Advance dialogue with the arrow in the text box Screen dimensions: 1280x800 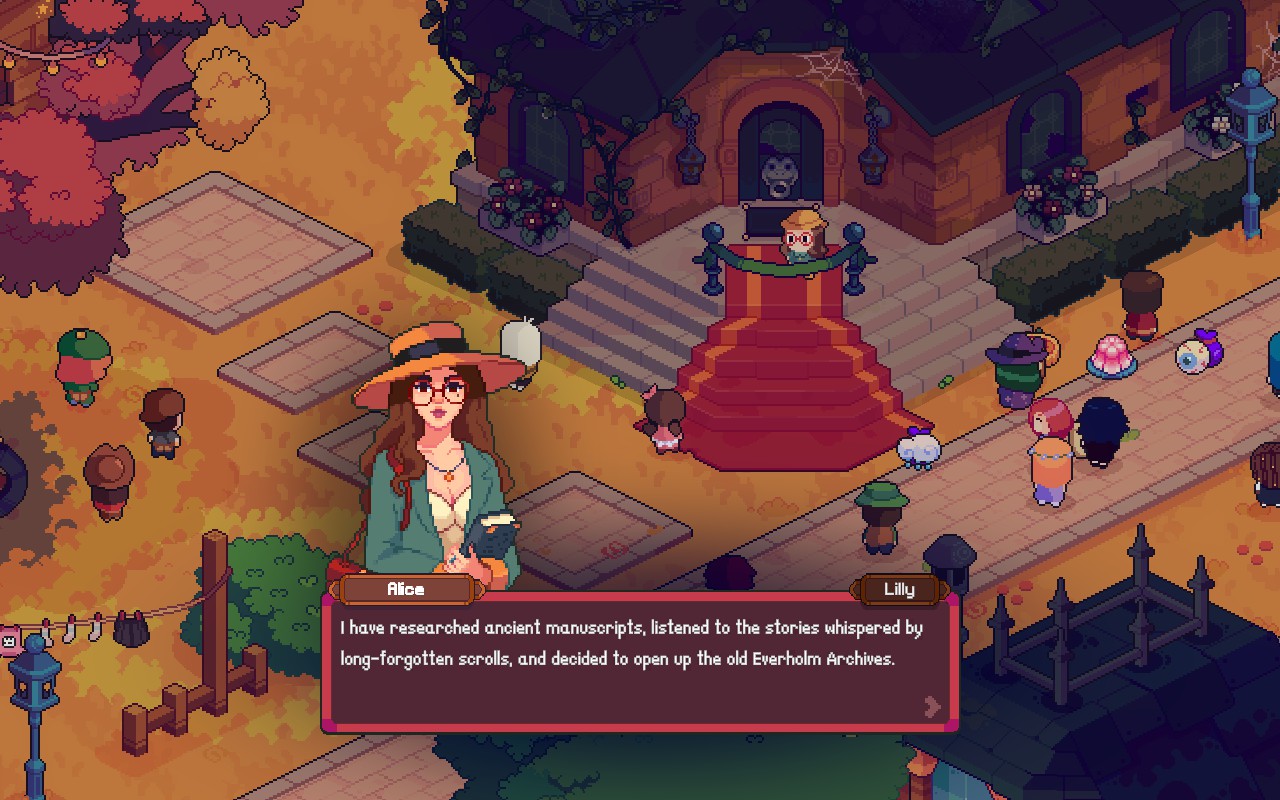point(932,707)
